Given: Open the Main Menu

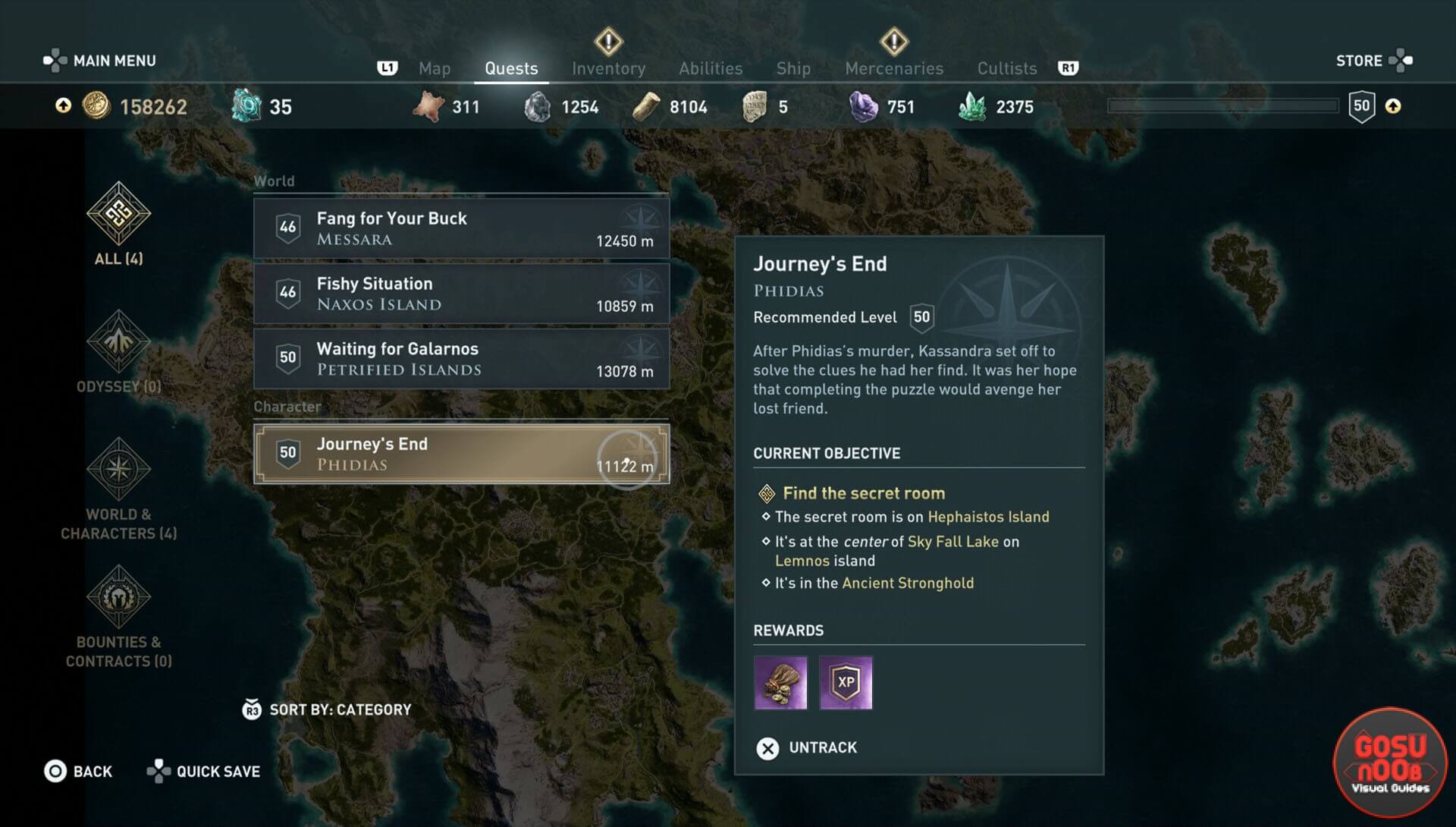Looking at the screenshot, I should pos(99,61).
